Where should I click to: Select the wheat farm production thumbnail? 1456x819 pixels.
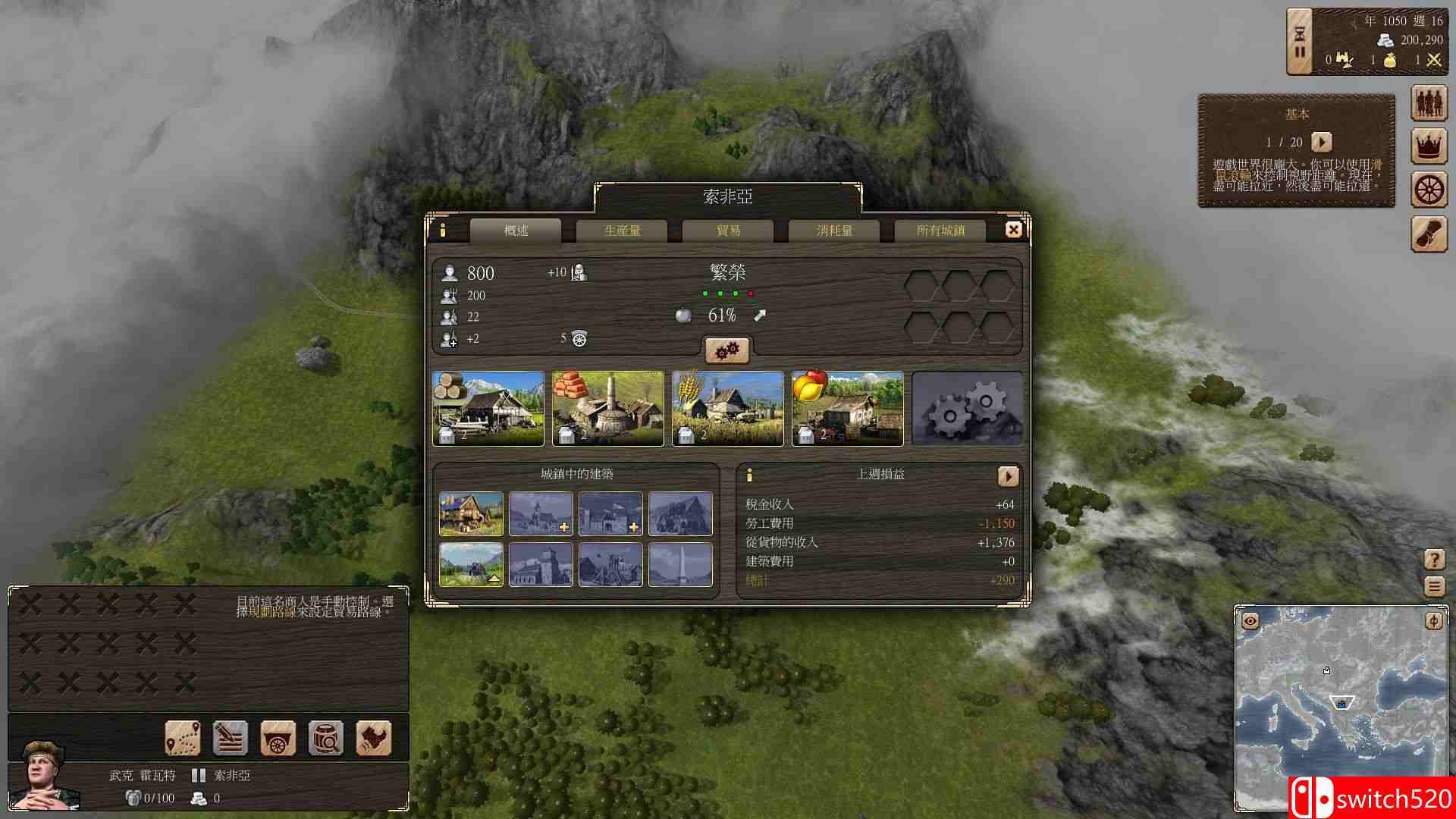[727, 408]
